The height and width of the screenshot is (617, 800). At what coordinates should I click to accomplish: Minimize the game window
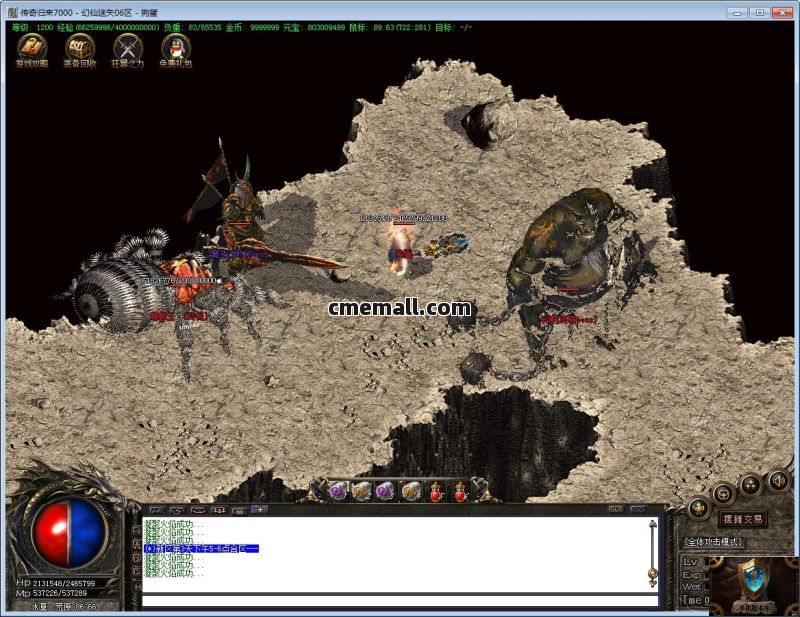coord(736,12)
